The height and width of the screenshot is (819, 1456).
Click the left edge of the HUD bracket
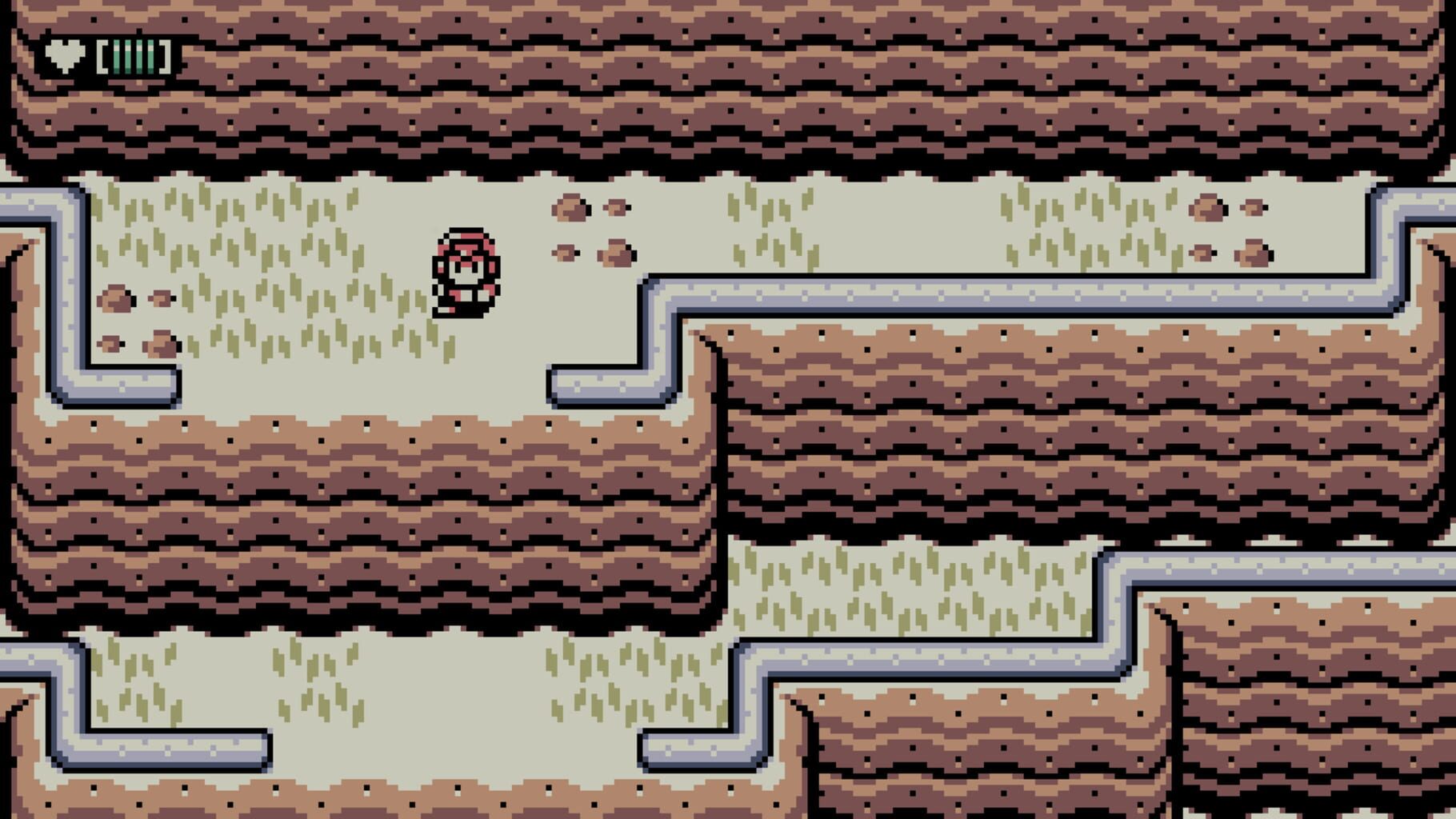coord(102,57)
